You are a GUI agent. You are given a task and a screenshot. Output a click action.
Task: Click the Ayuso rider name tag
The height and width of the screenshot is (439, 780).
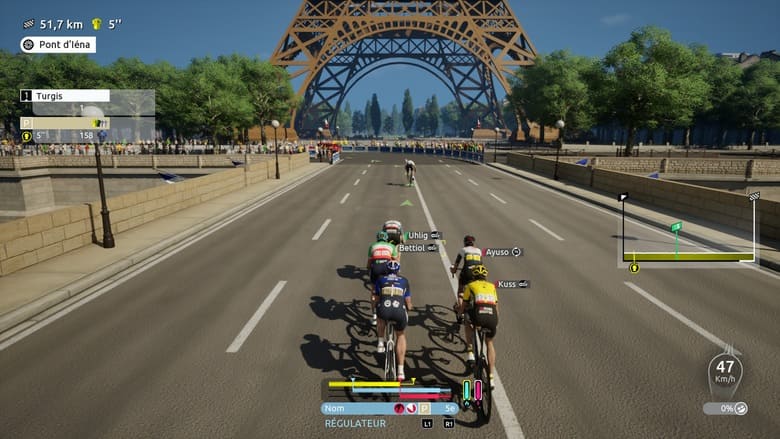503,252
